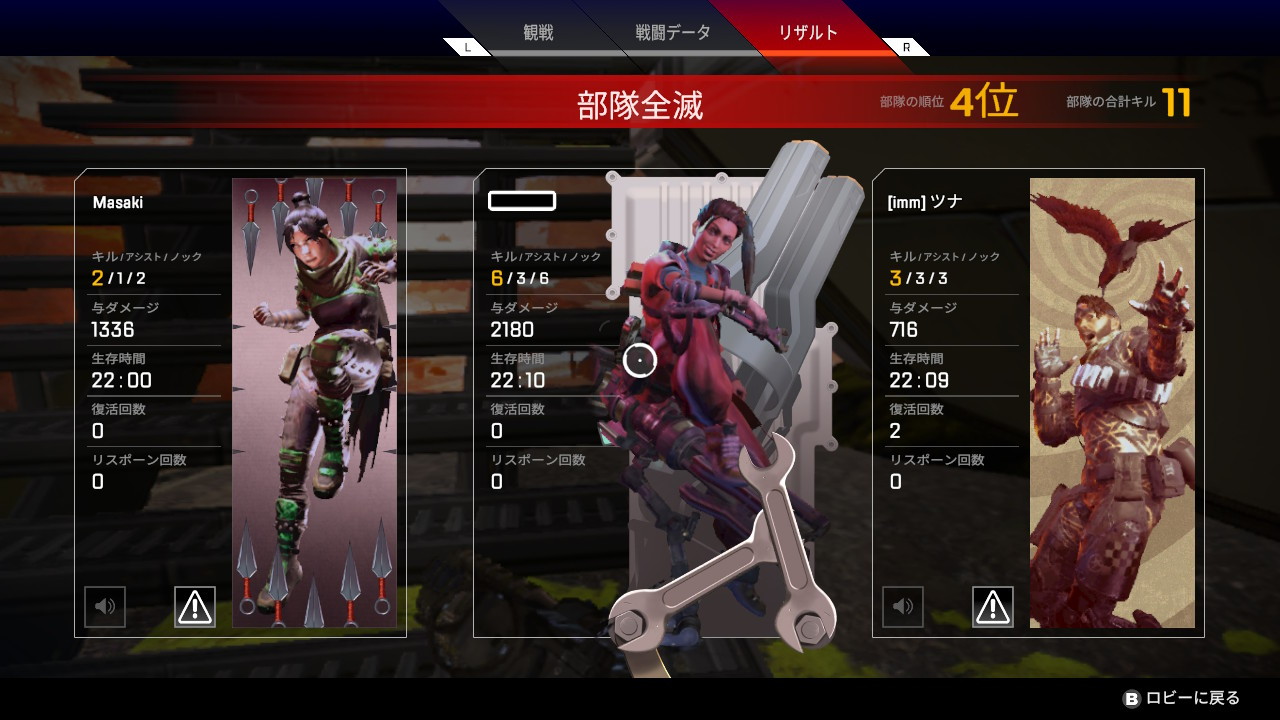Mute Masaki with the speaker icon
The height and width of the screenshot is (720, 1280).
tap(105, 606)
